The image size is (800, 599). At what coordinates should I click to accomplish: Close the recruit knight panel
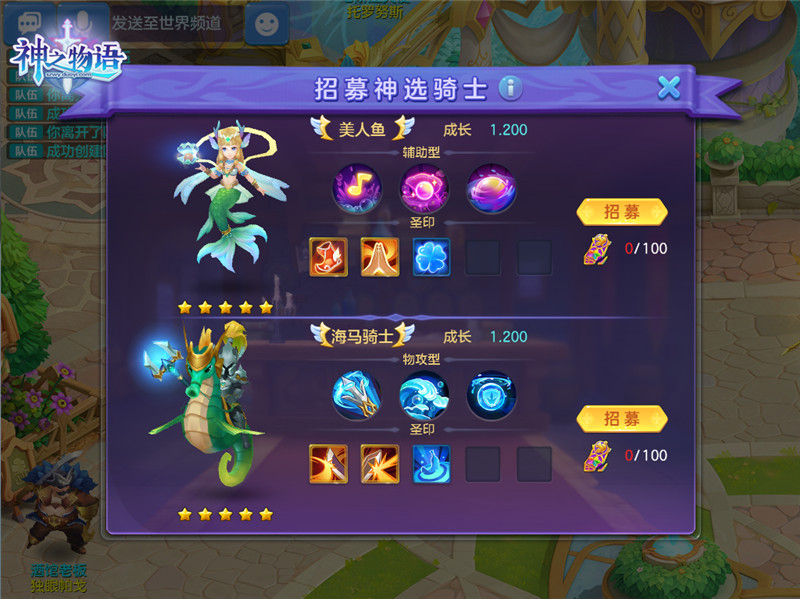coord(669,87)
